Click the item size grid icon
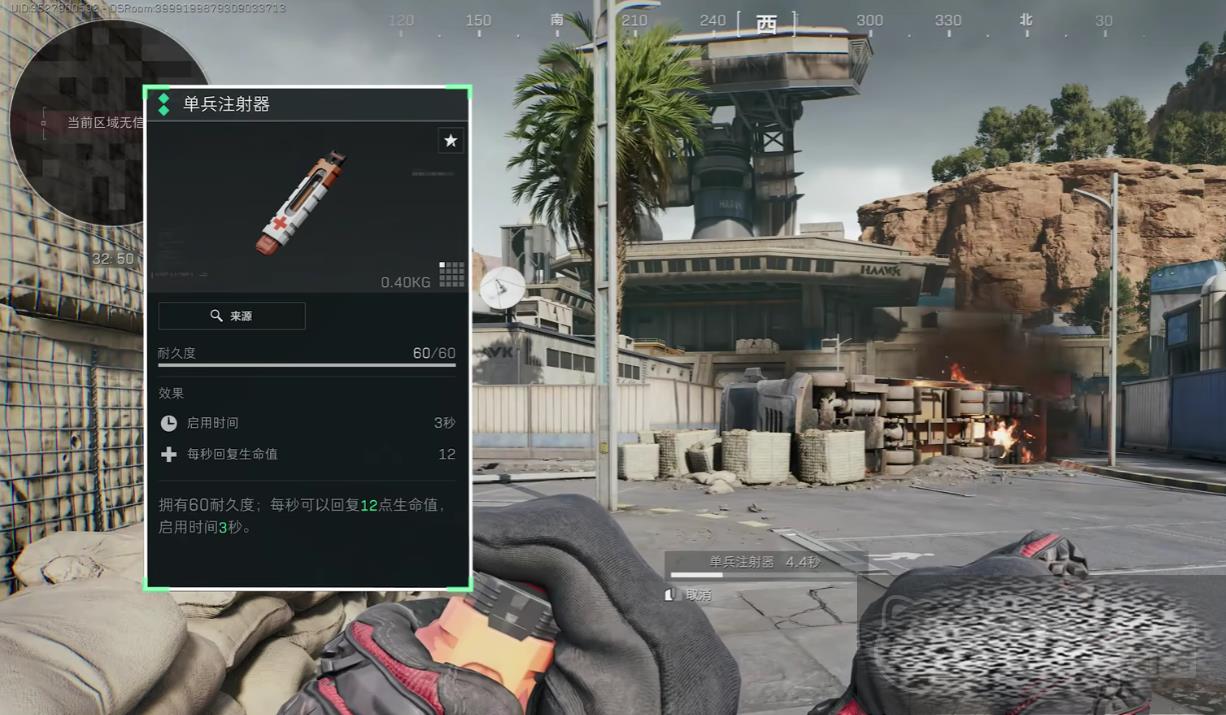 coord(452,274)
